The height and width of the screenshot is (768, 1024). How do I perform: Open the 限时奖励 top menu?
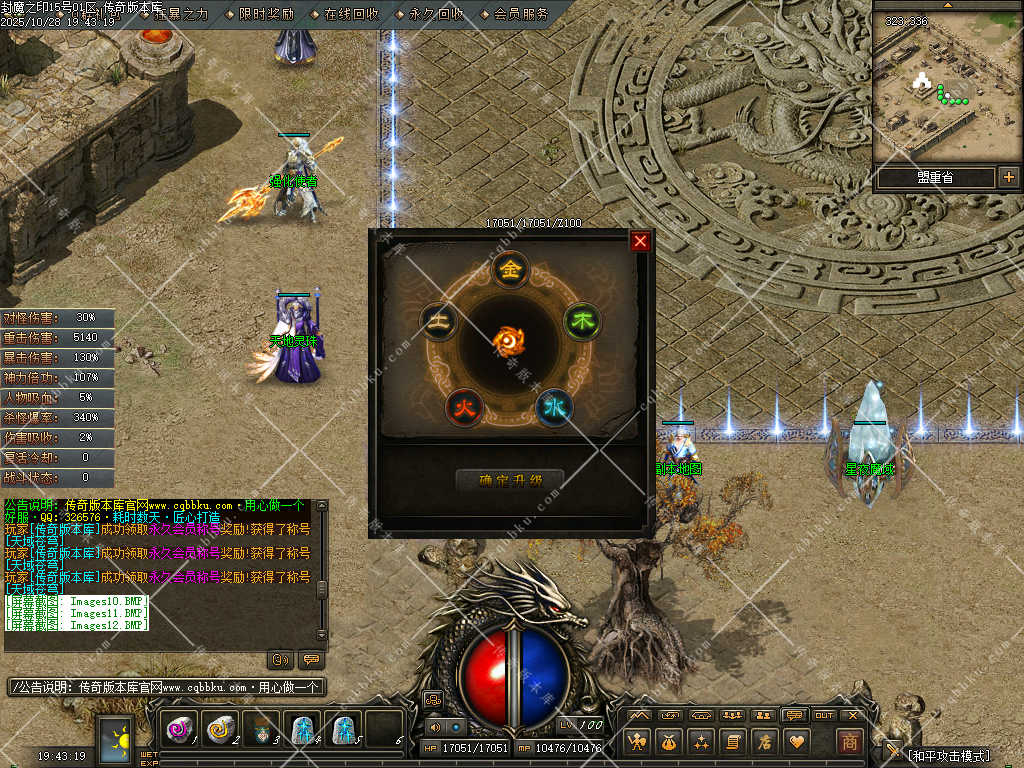(x=267, y=14)
